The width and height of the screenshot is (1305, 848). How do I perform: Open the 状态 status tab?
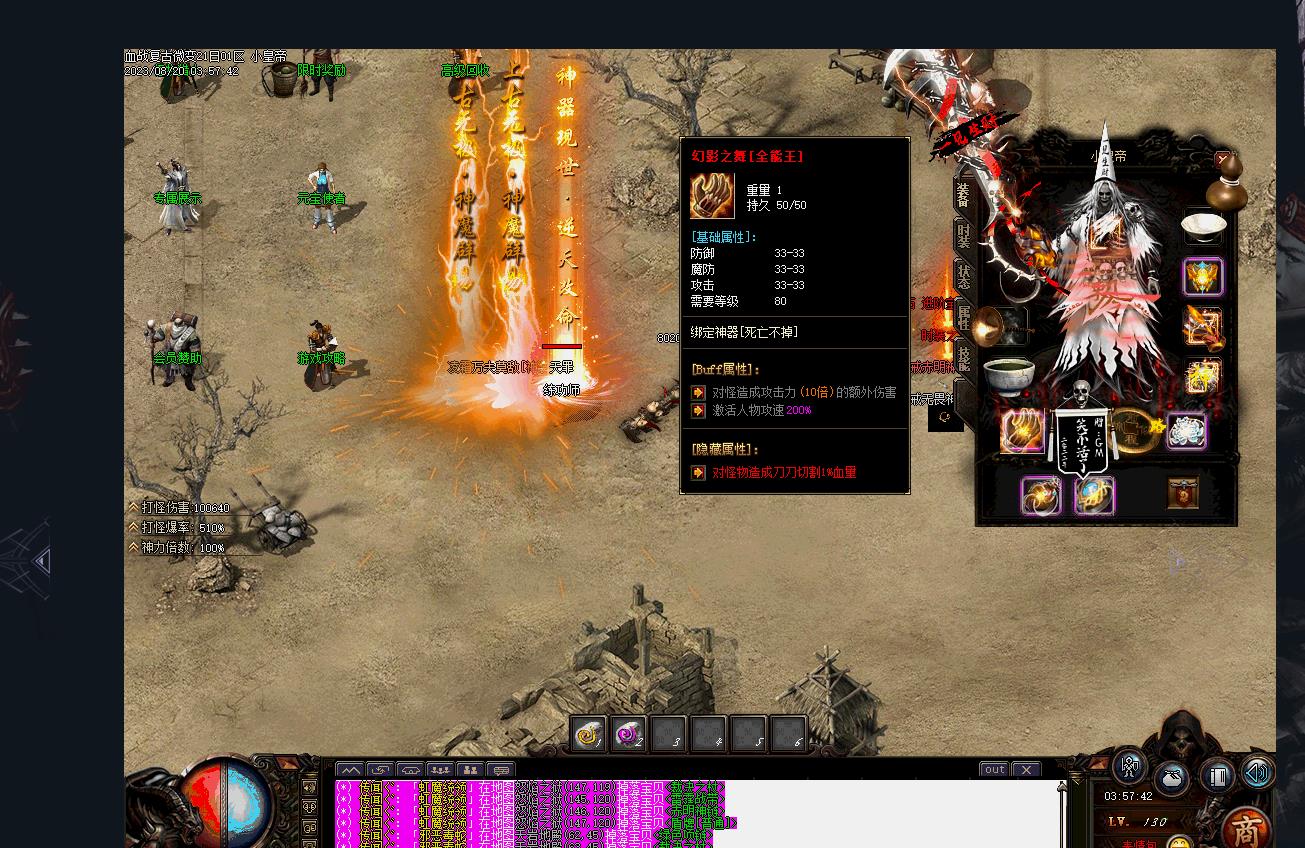(963, 277)
